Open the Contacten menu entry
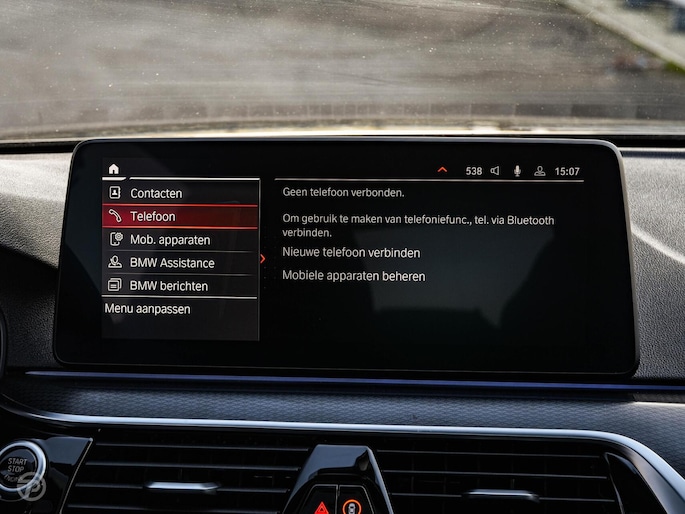This screenshot has width=685, height=514. (156, 193)
